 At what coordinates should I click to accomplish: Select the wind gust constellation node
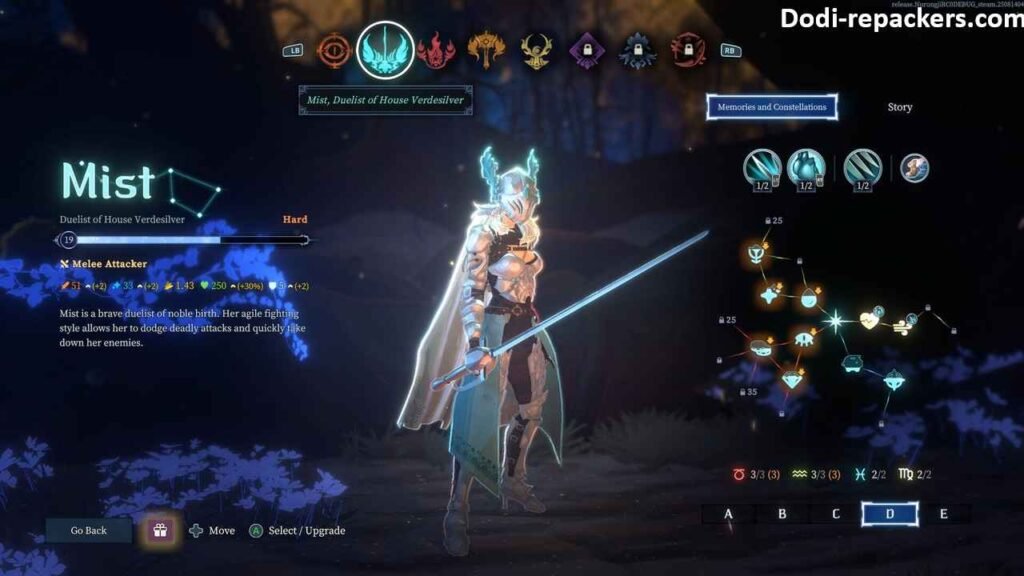900,323
